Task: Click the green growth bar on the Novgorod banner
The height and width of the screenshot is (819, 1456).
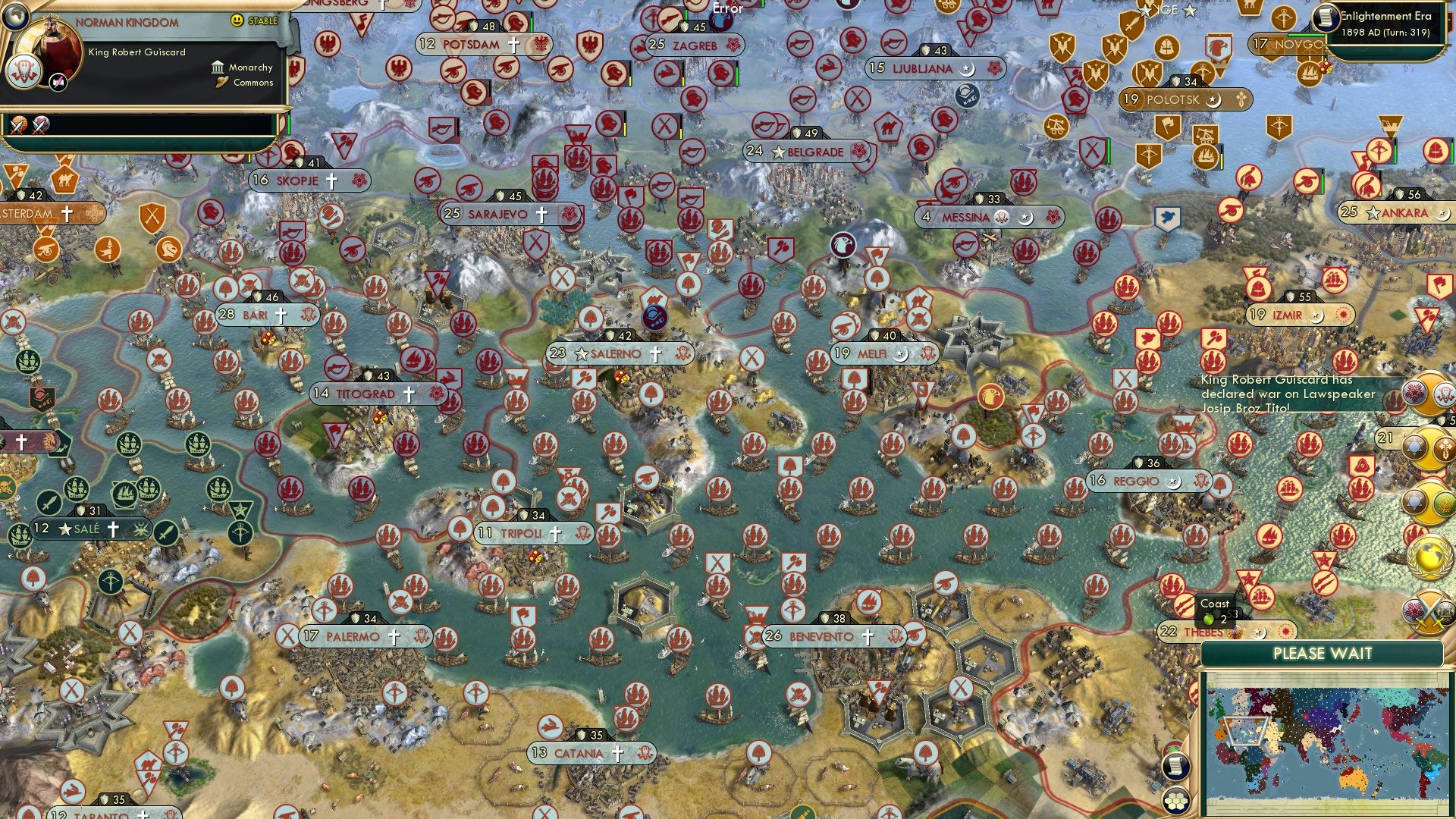Action: tap(1306, 35)
